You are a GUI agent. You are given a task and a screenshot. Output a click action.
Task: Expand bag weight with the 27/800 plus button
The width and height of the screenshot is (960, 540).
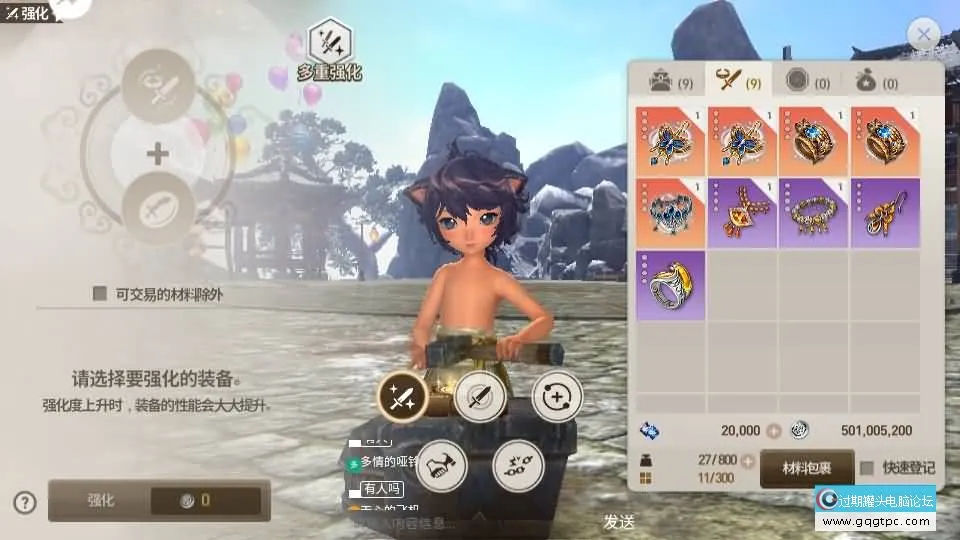coord(746,461)
